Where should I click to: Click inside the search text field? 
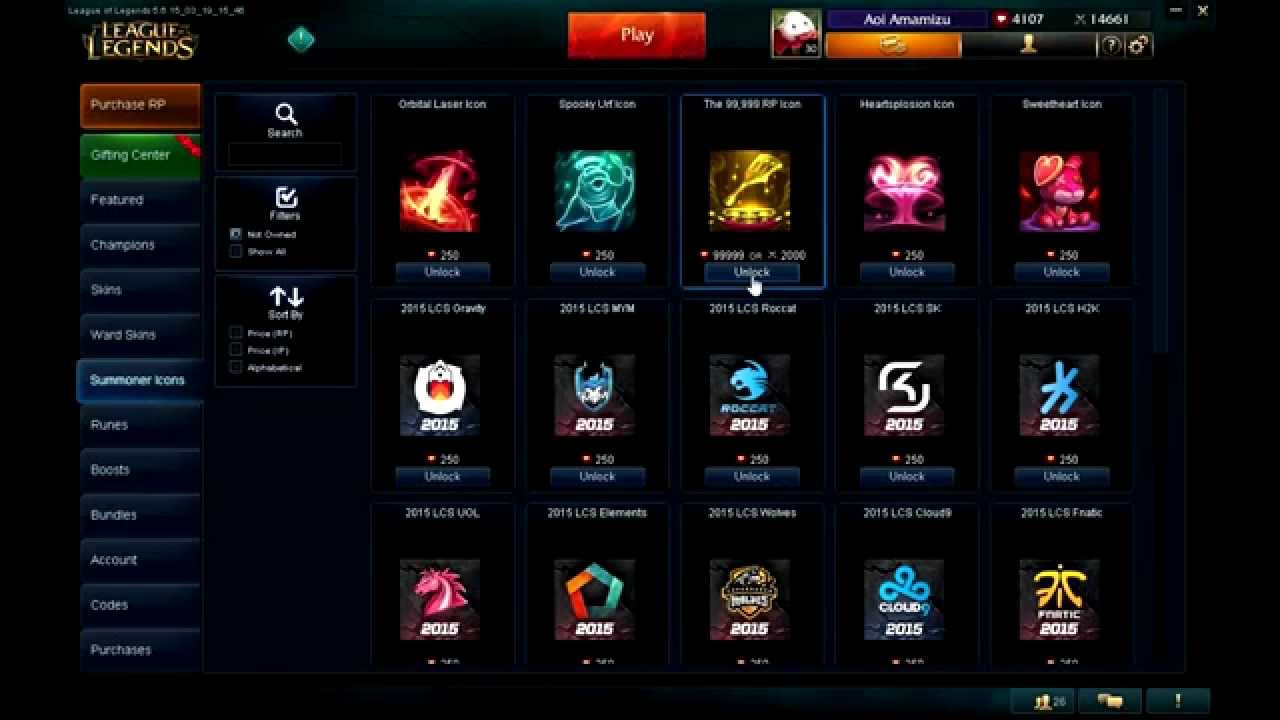[x=285, y=155]
